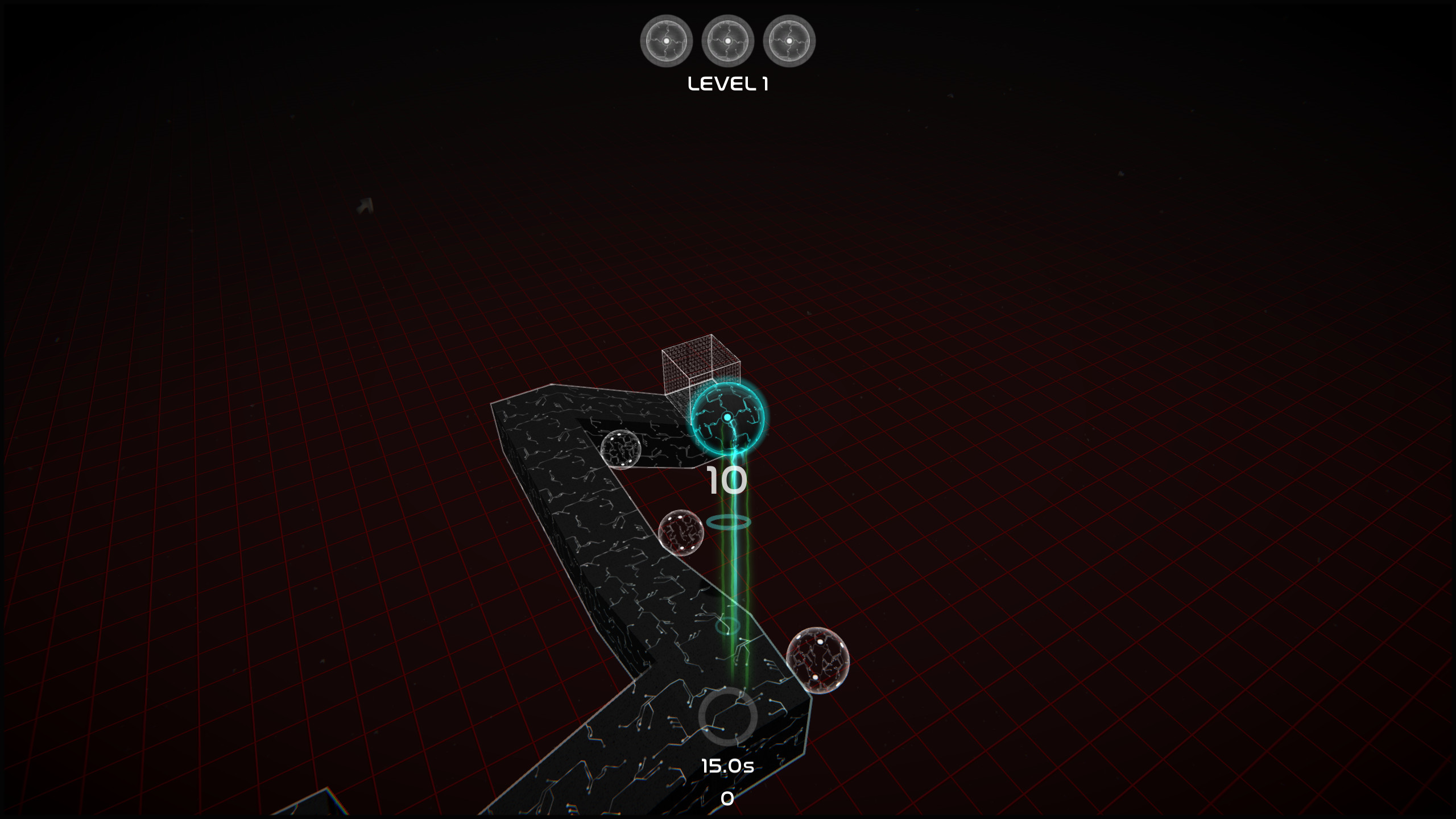Click the 0 score readout at bottom
Viewport: 1456px width, 819px height.
tap(726, 798)
